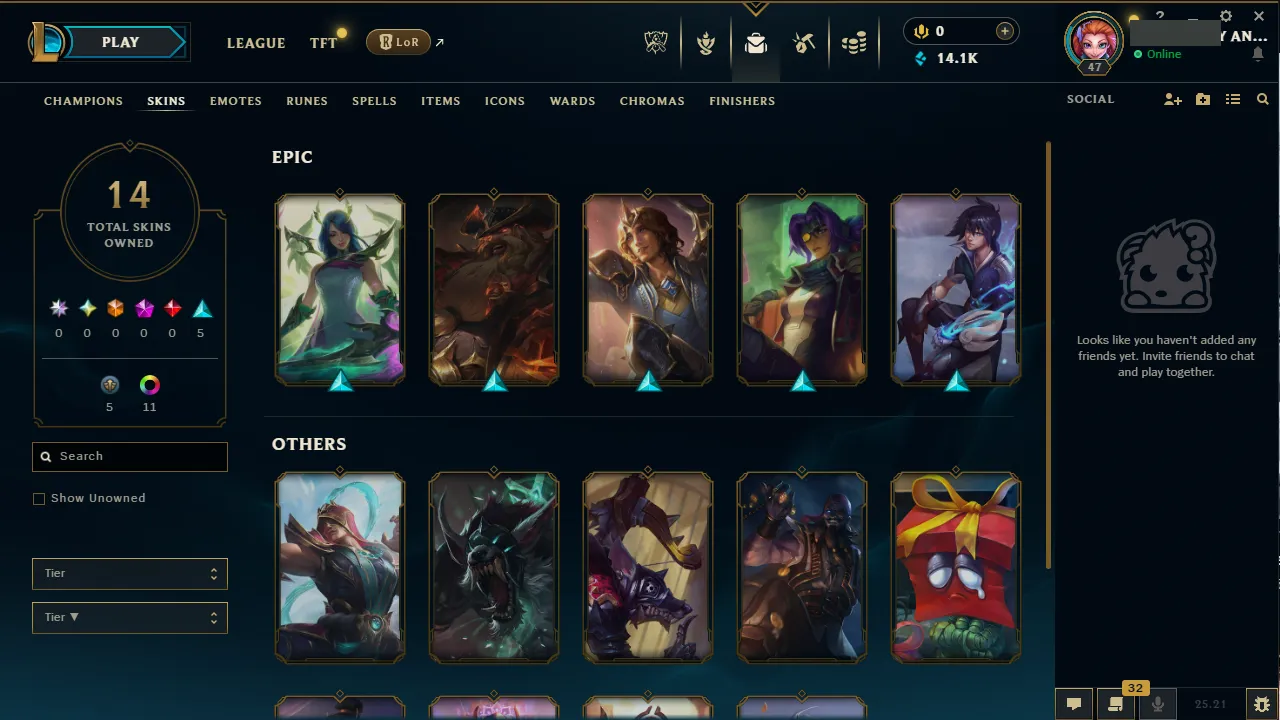This screenshot has height=720, width=1280.
Task: Open the search friends magnifier icon
Action: pyautogui.click(x=1262, y=99)
